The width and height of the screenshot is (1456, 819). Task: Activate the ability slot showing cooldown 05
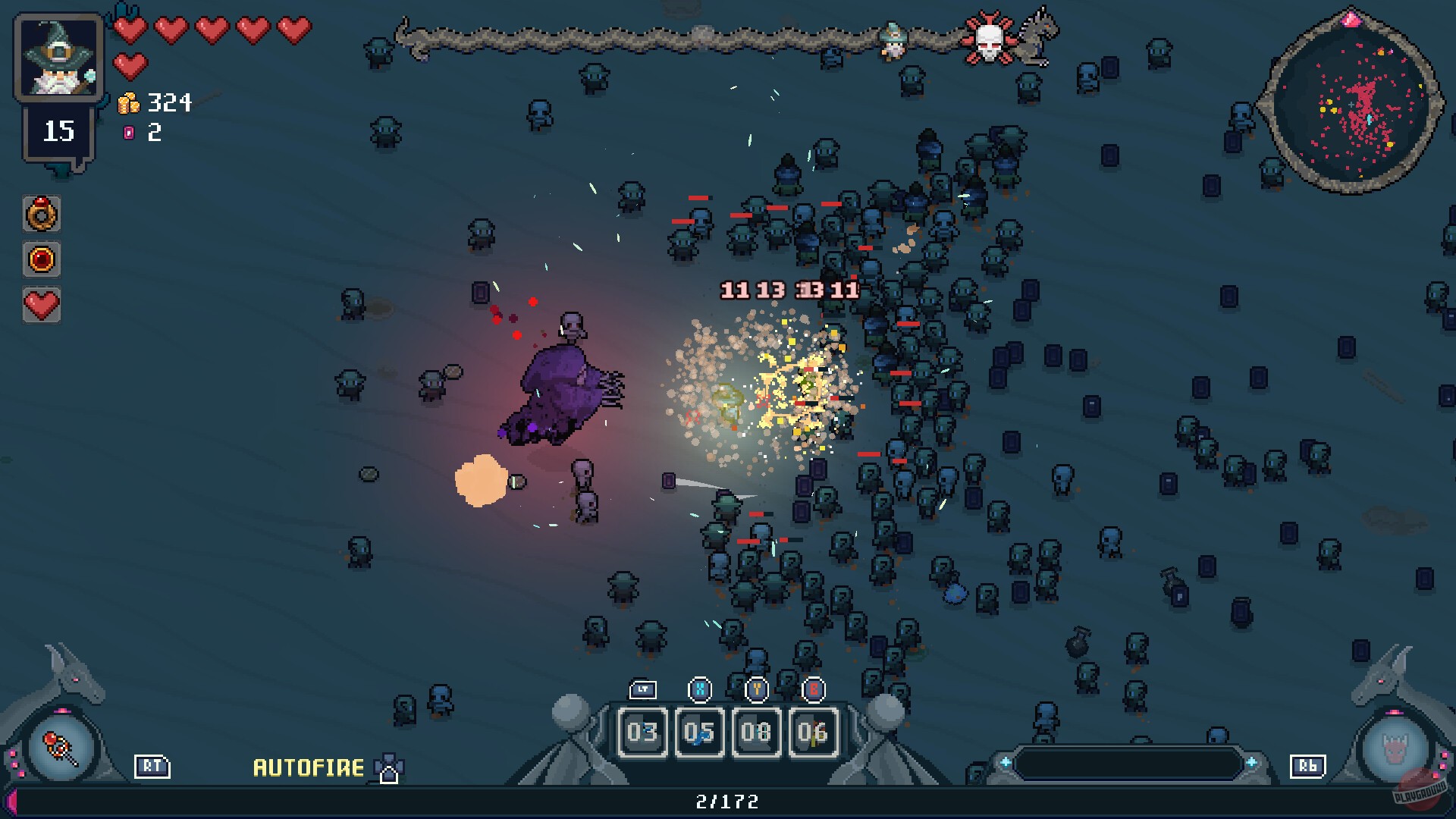pos(699,732)
